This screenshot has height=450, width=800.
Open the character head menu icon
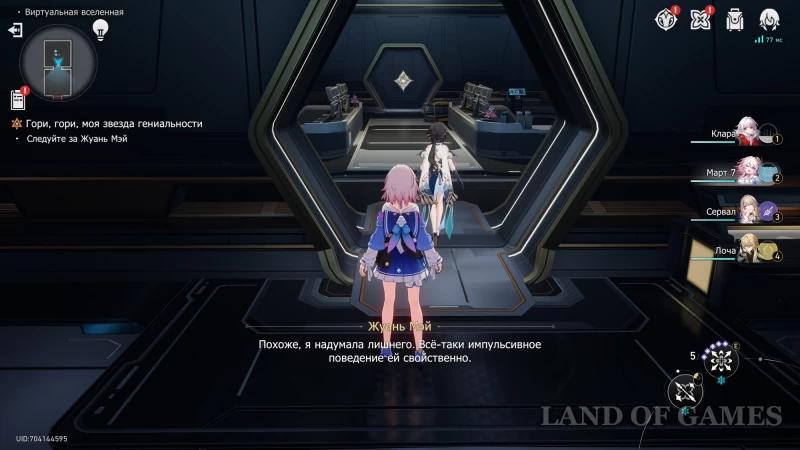(x=769, y=18)
